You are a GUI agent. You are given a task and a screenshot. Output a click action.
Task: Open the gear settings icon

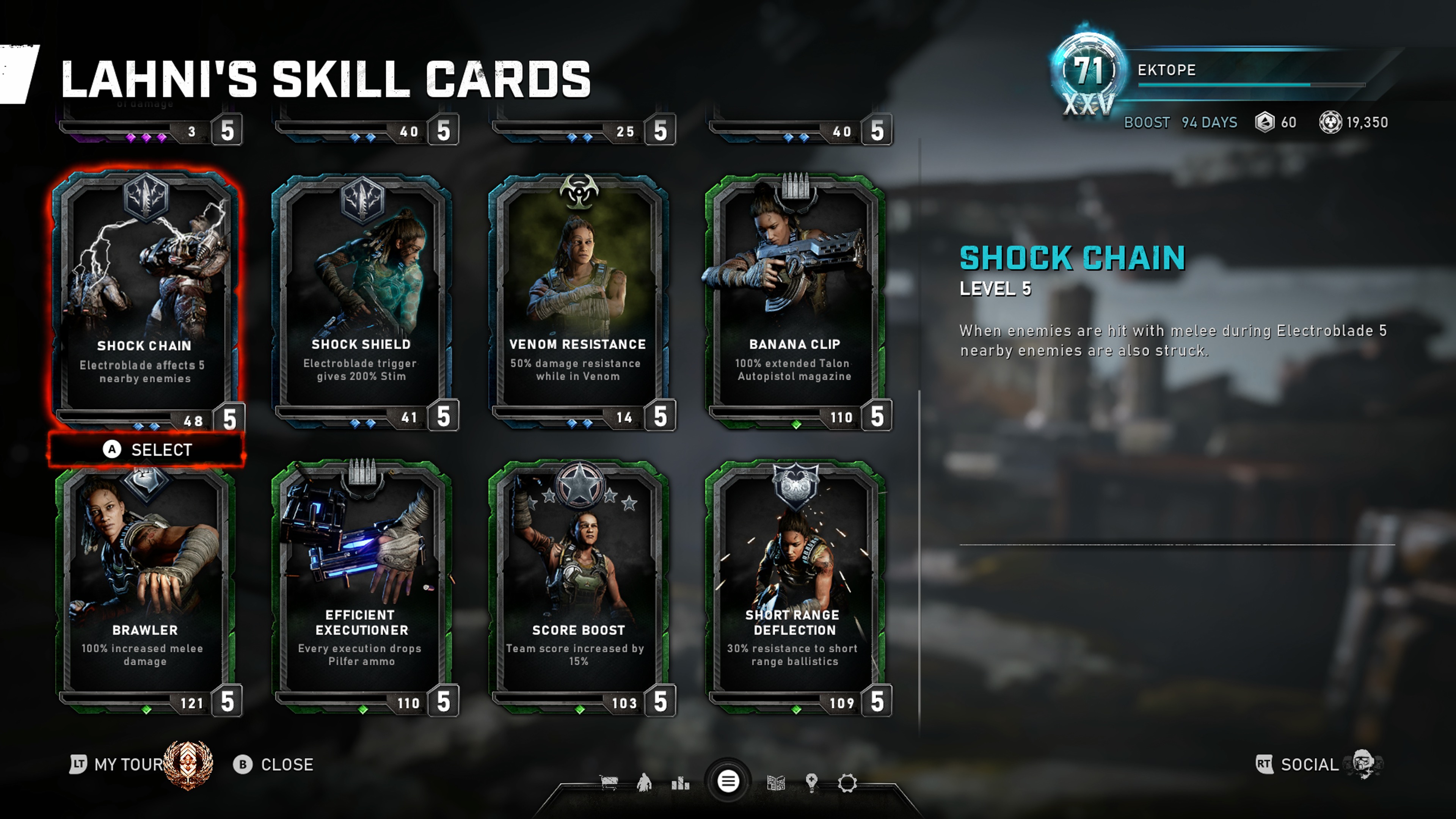click(x=847, y=783)
